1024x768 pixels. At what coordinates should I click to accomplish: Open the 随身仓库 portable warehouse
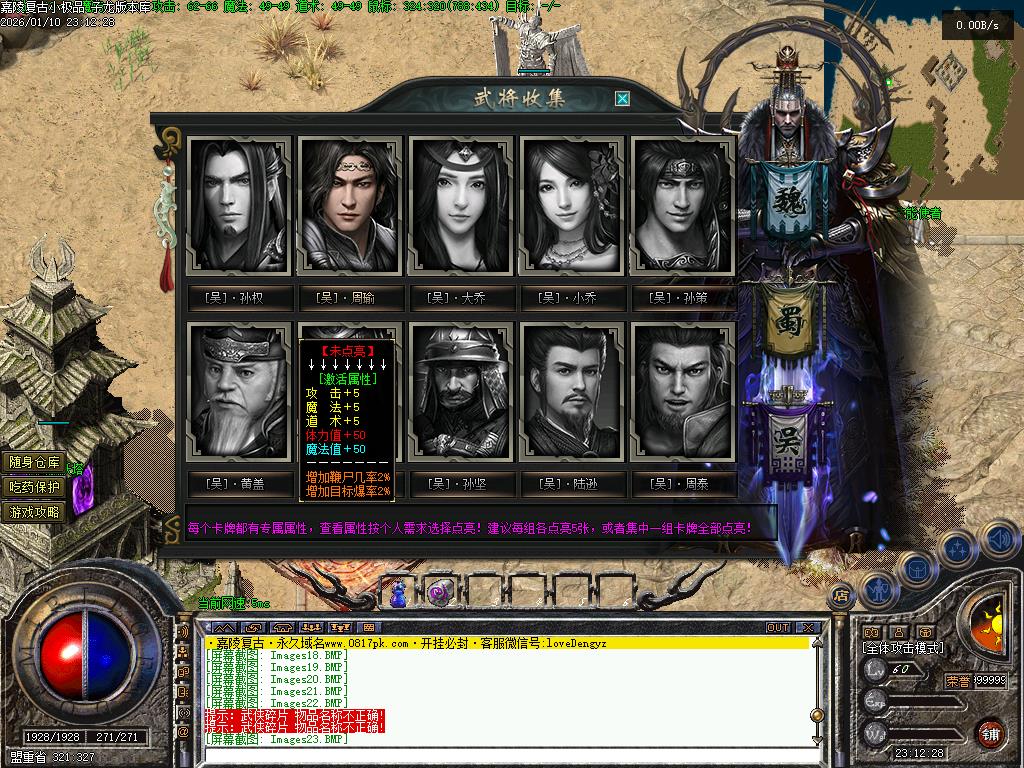click(x=35, y=462)
